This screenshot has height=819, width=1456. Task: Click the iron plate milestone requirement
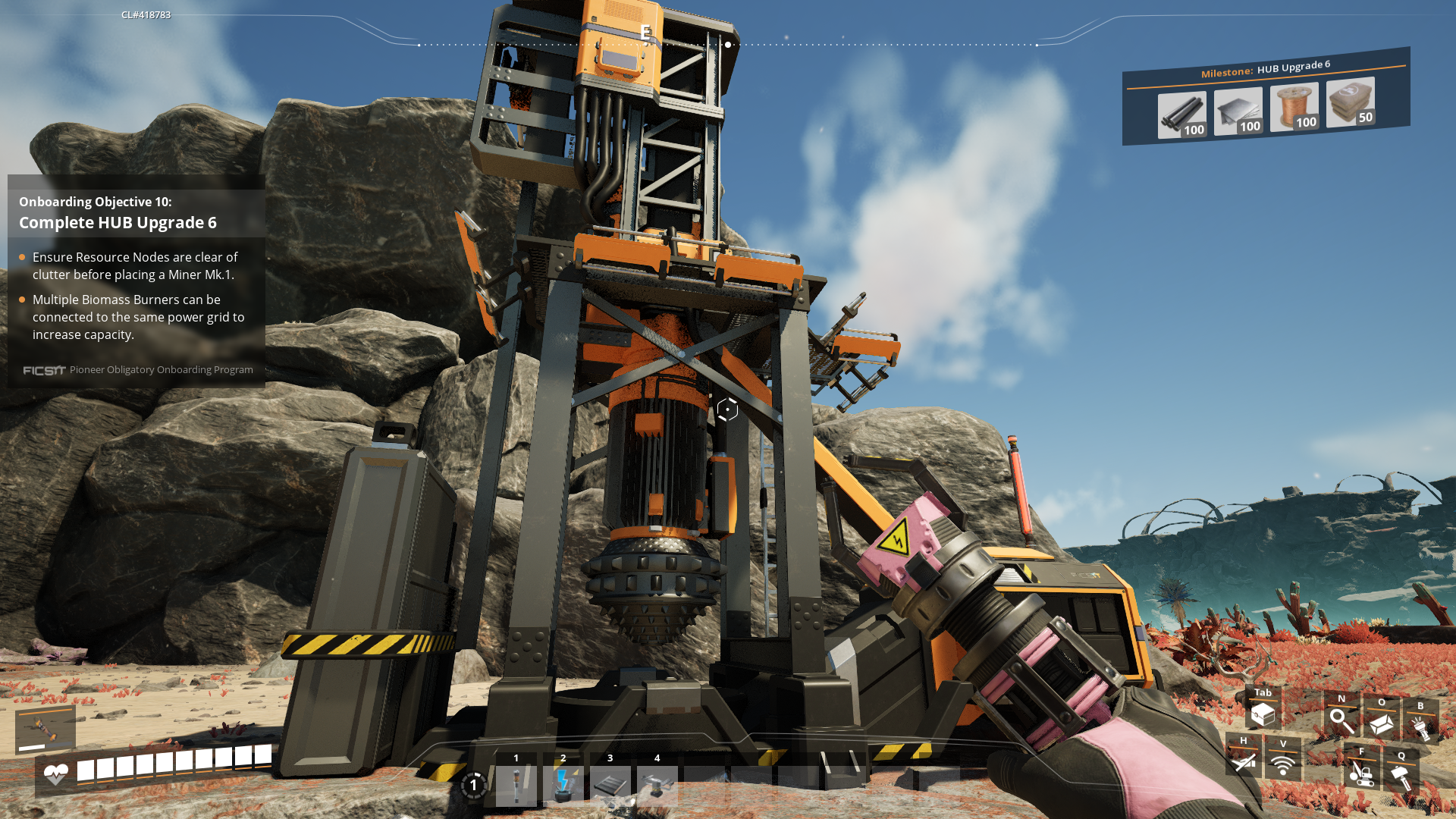1238,111
